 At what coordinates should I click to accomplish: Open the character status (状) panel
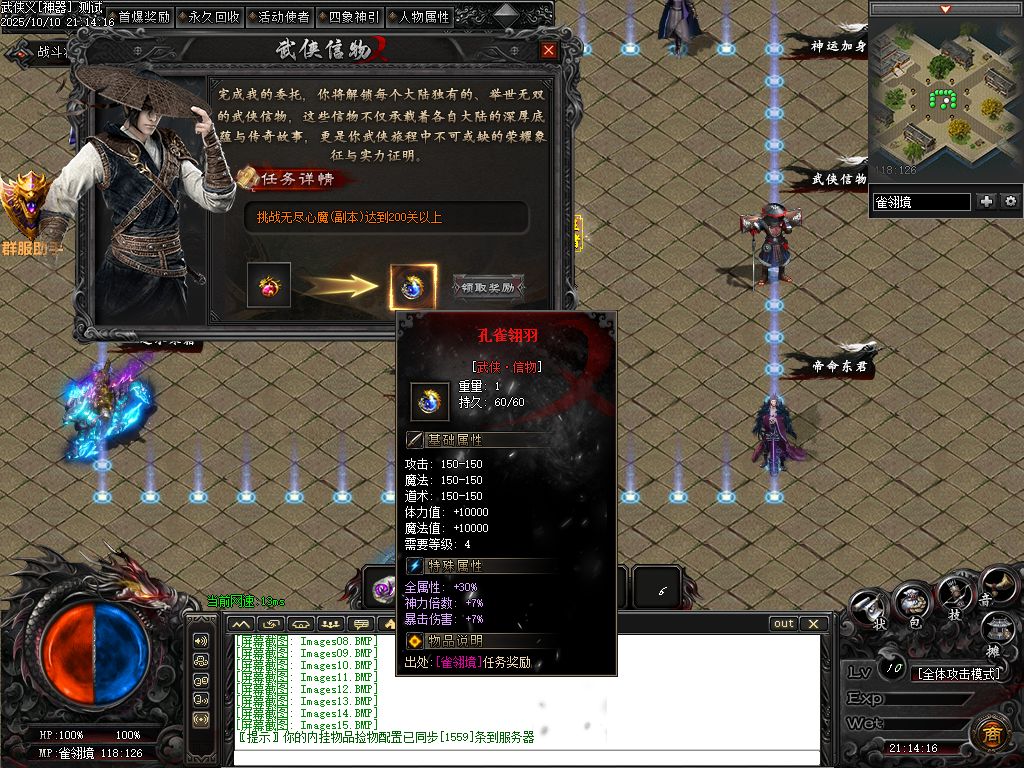(x=868, y=605)
